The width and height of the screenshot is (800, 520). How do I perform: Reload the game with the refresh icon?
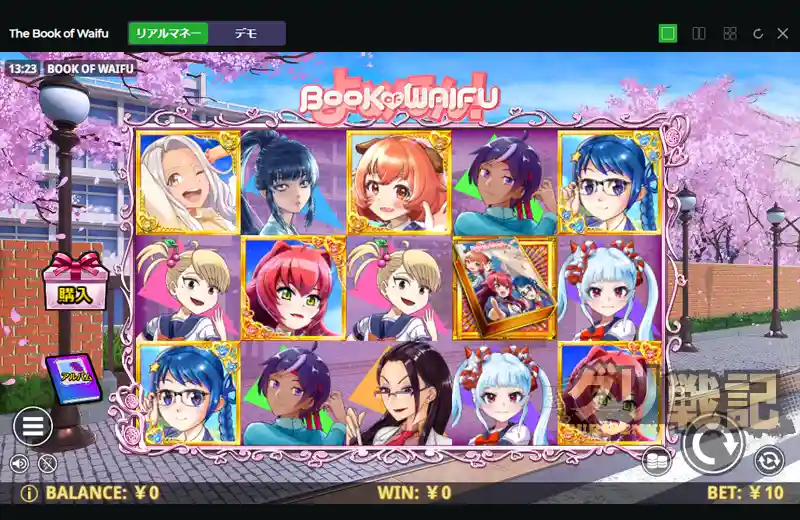pyautogui.click(x=757, y=33)
